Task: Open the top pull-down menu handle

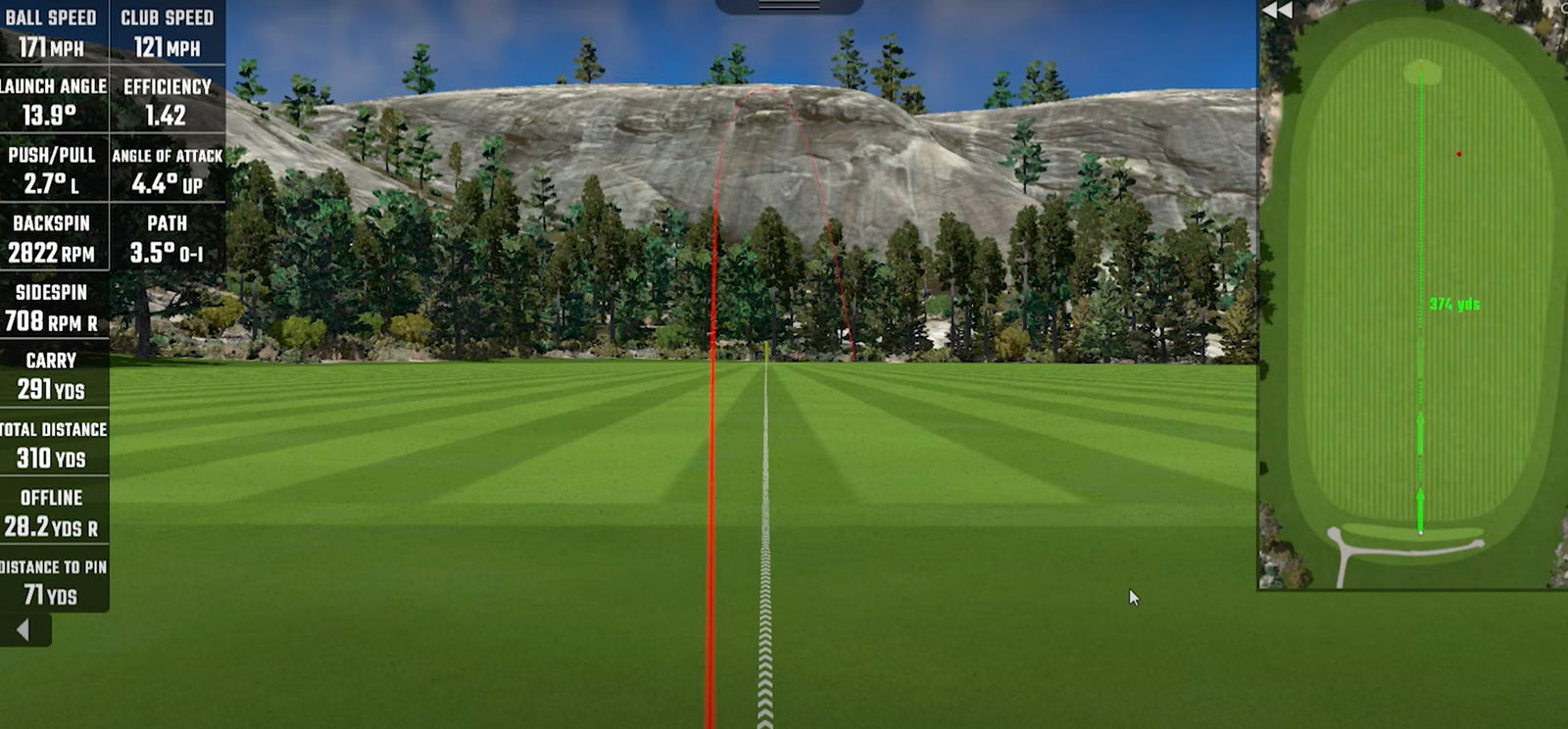Action: (789, 6)
